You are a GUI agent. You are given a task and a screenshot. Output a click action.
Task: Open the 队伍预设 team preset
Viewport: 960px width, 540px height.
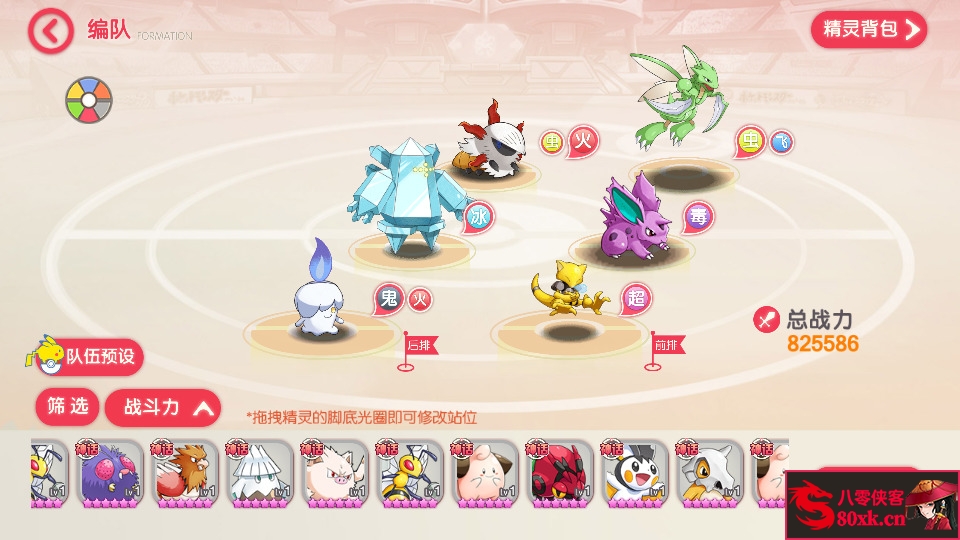91,357
